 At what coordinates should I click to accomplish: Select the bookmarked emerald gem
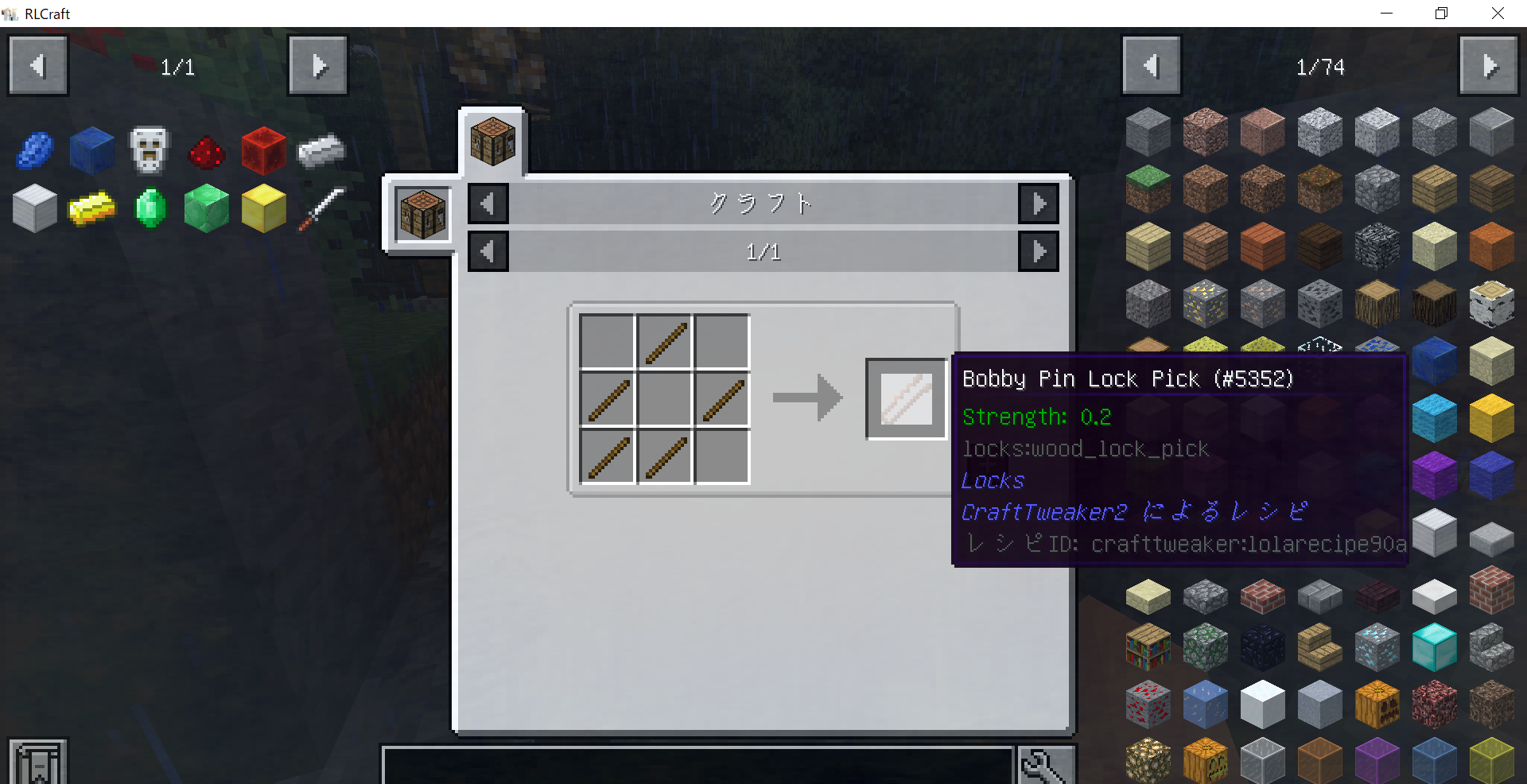150,208
